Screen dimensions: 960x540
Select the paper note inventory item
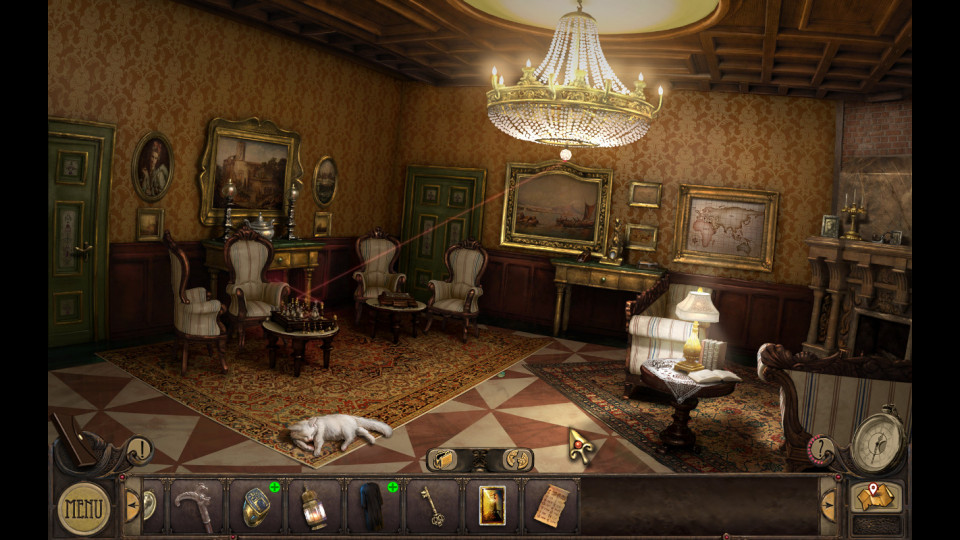549,506
